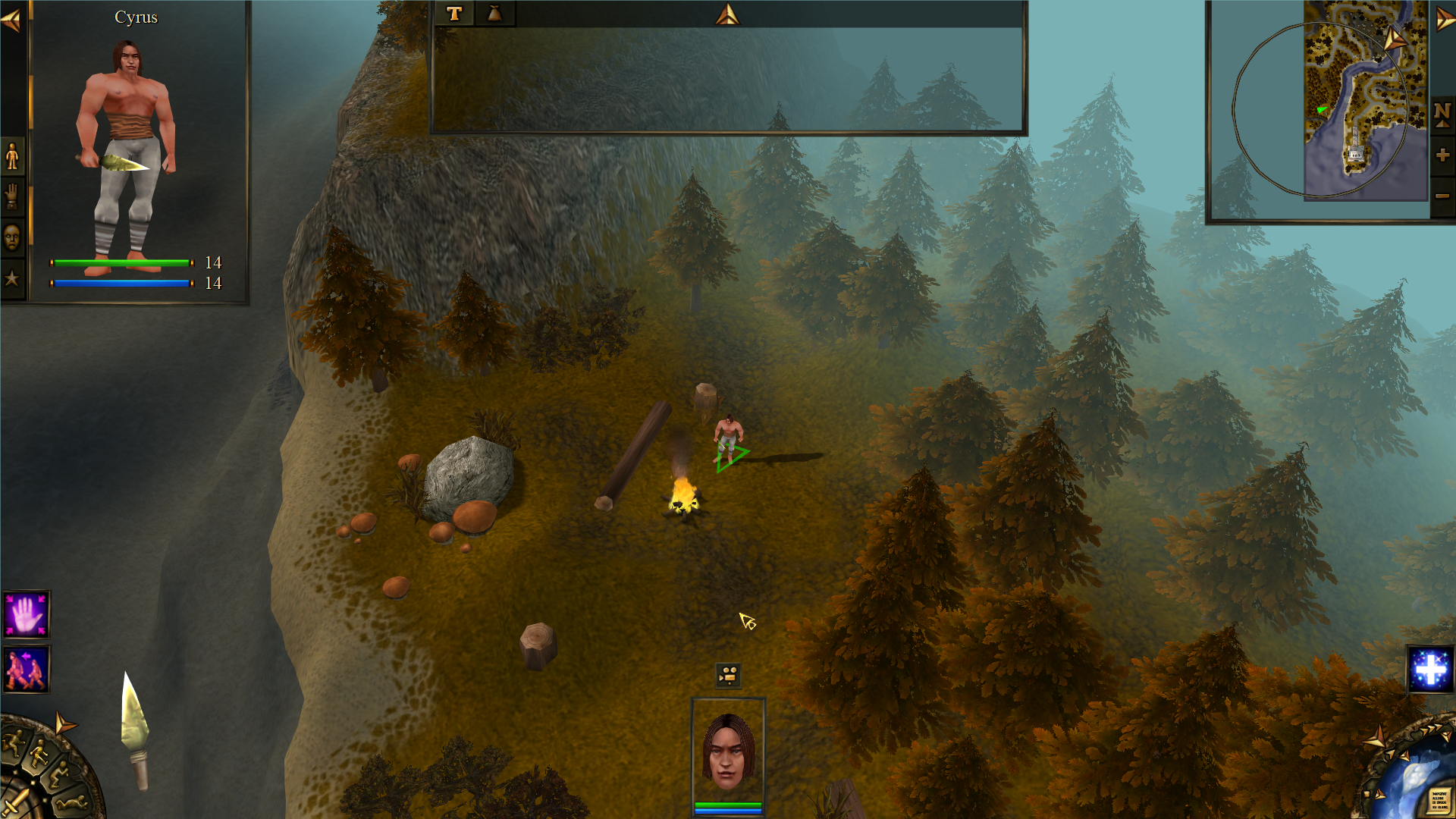Zoom out the minimap with the minus button
1456x819 pixels.
coord(1442,197)
